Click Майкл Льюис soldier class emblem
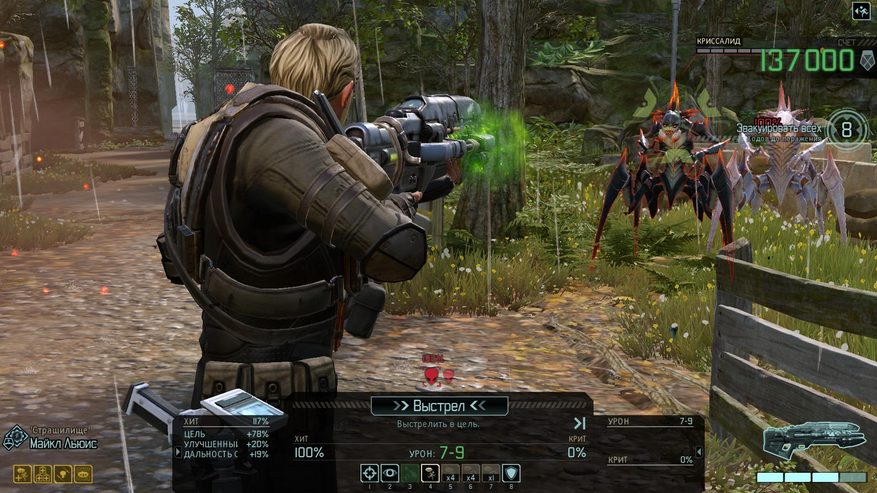Image resolution: width=877 pixels, height=493 pixels. [x=14, y=438]
